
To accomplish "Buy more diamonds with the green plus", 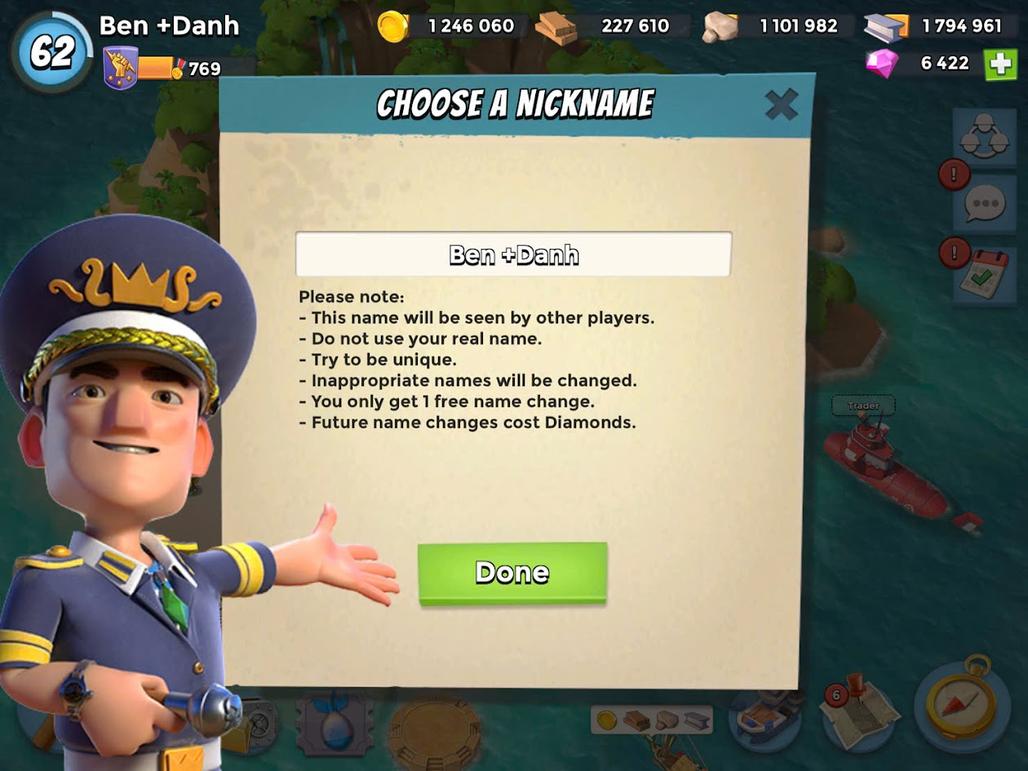I will [x=1000, y=63].
